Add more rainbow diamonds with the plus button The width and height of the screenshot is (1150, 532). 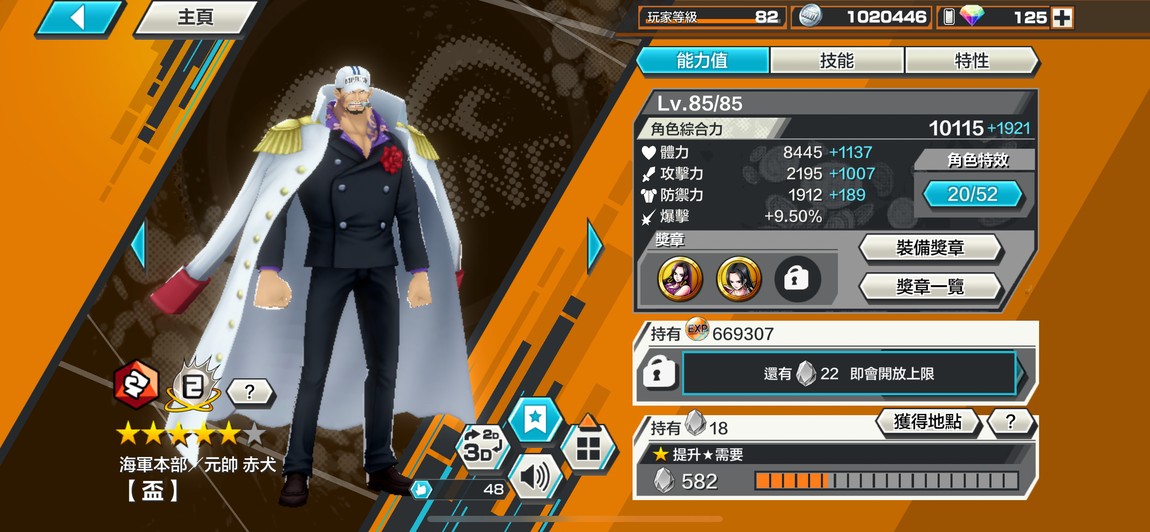coord(1063,17)
